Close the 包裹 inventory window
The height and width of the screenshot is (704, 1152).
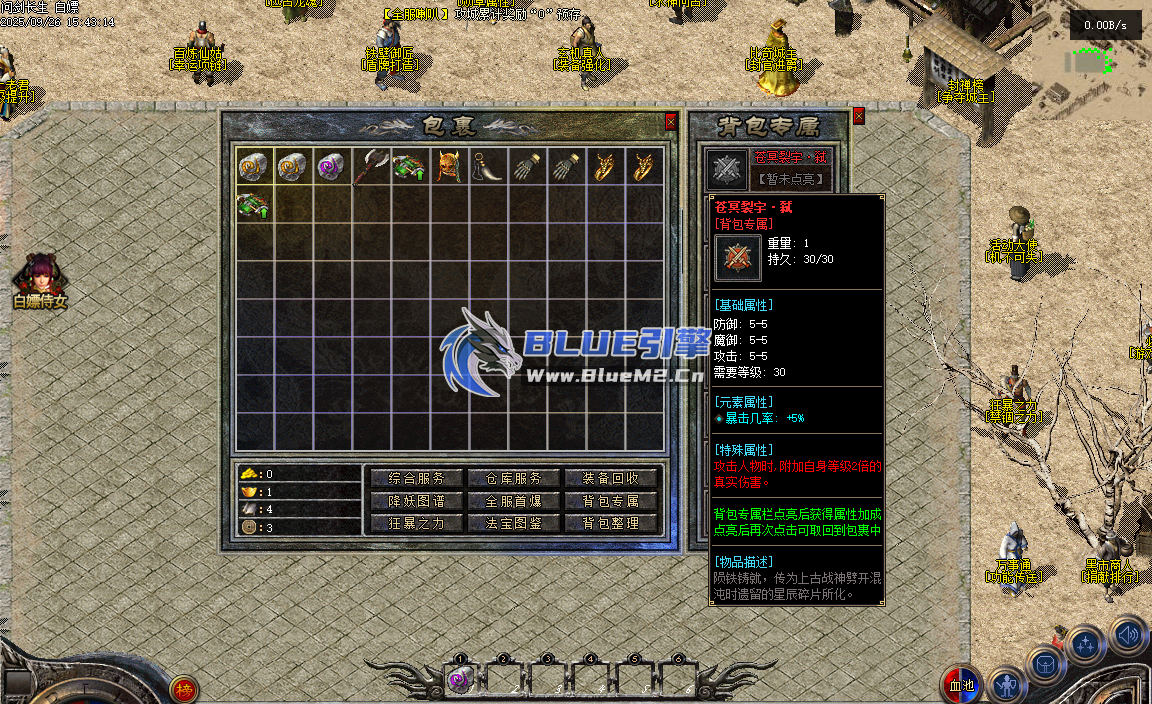[670, 122]
